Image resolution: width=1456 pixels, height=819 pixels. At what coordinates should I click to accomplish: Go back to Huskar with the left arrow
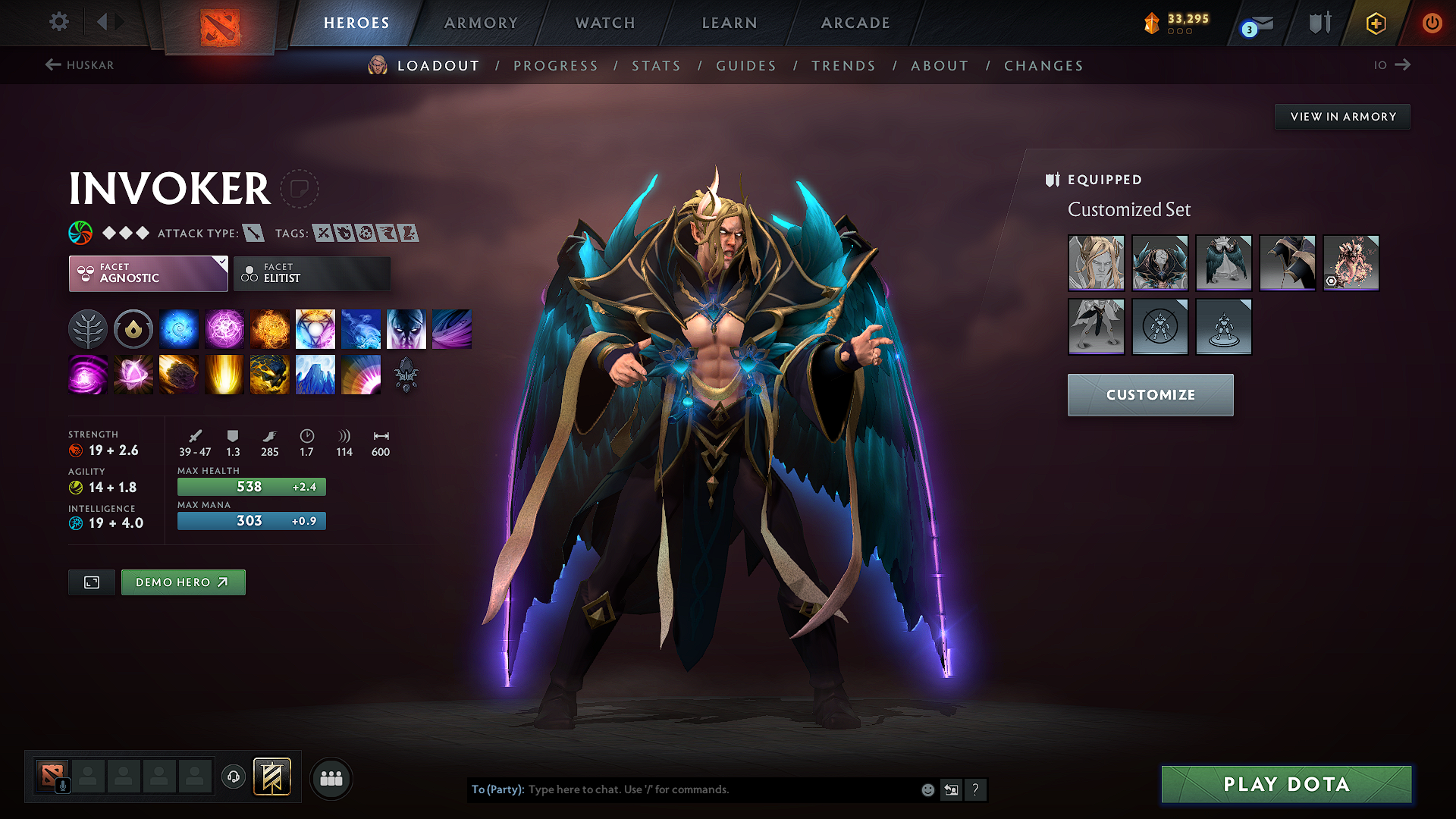point(52,65)
